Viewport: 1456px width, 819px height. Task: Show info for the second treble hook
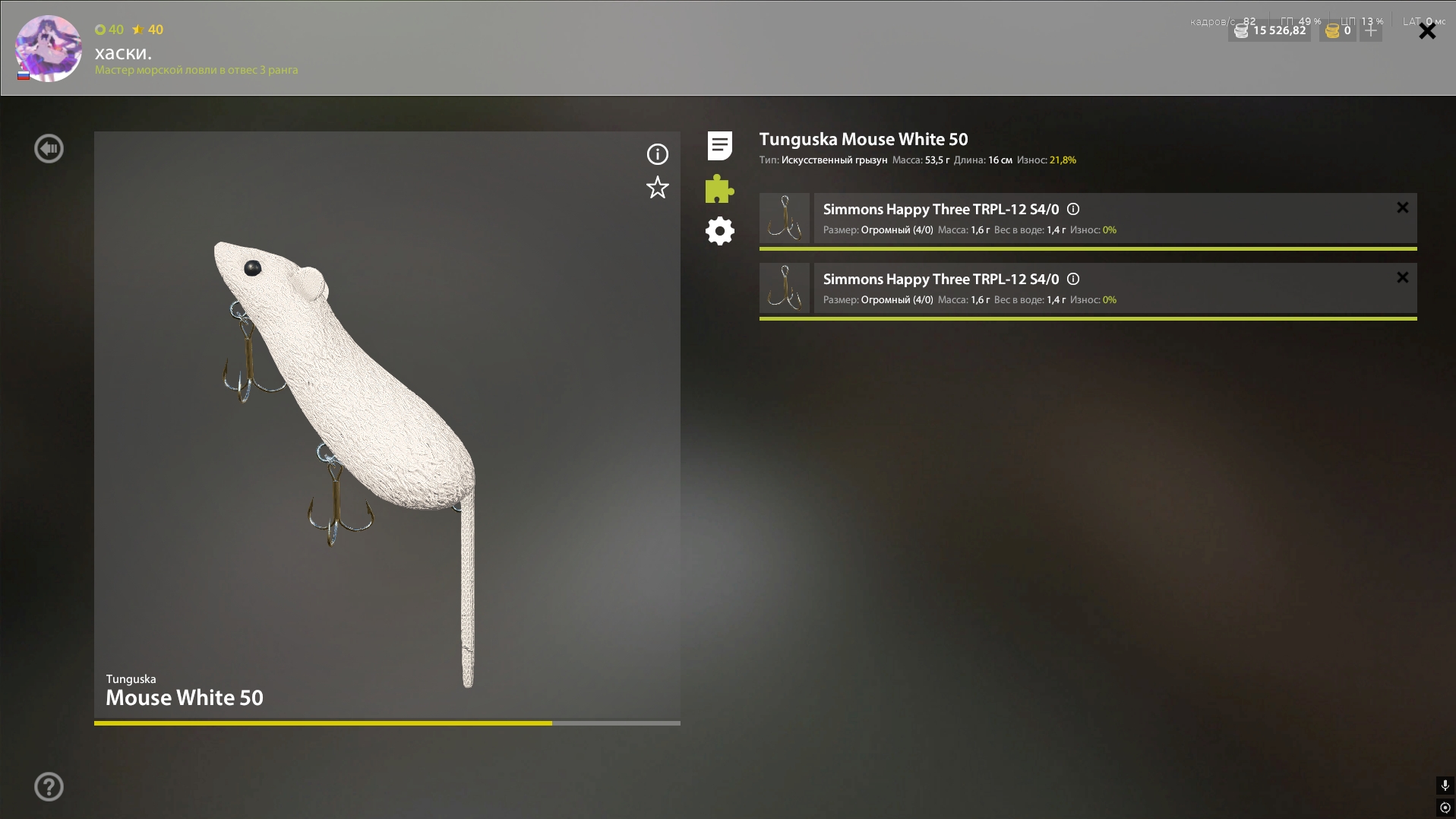(1073, 279)
